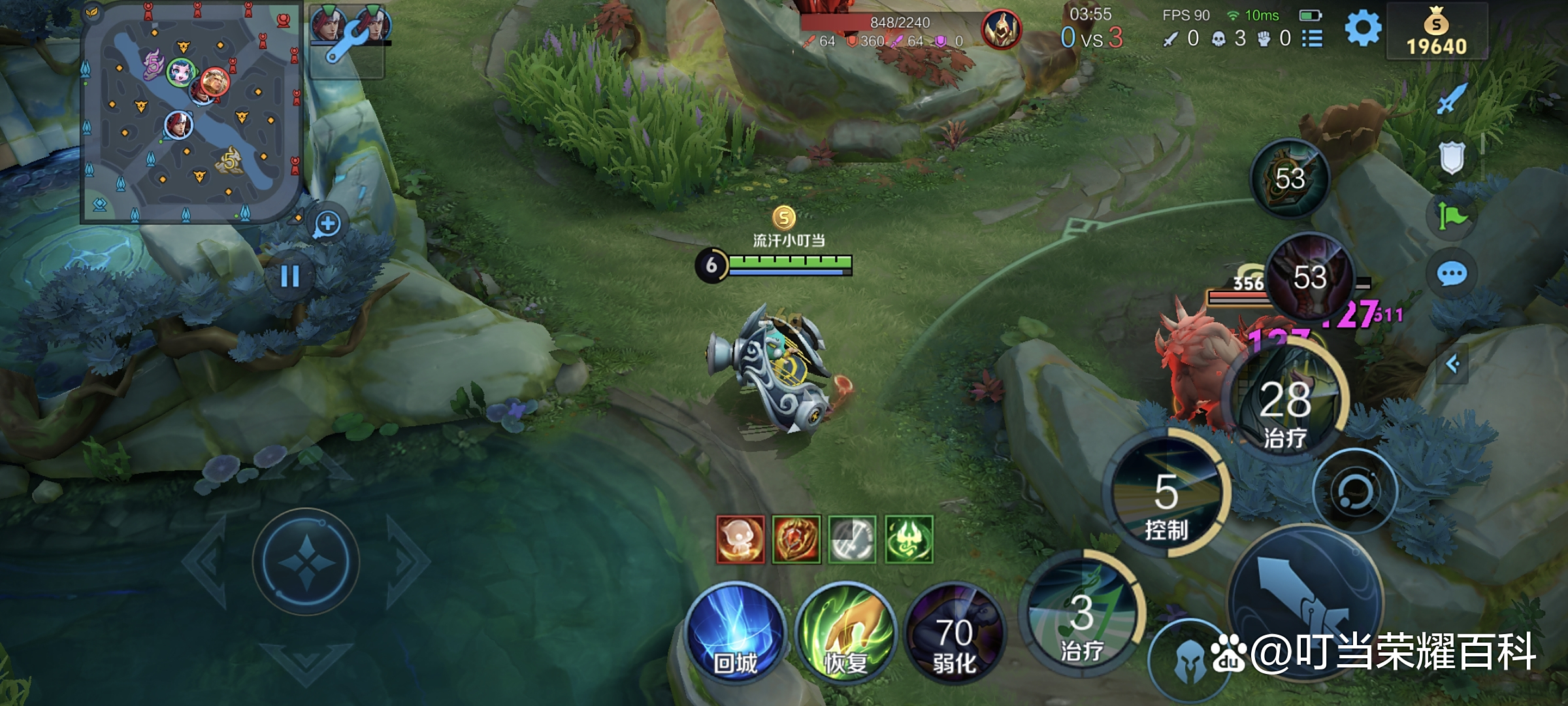Viewport: 1568px width, 706px height.
Task: Select the white baby buff icon
Action: coord(740,540)
